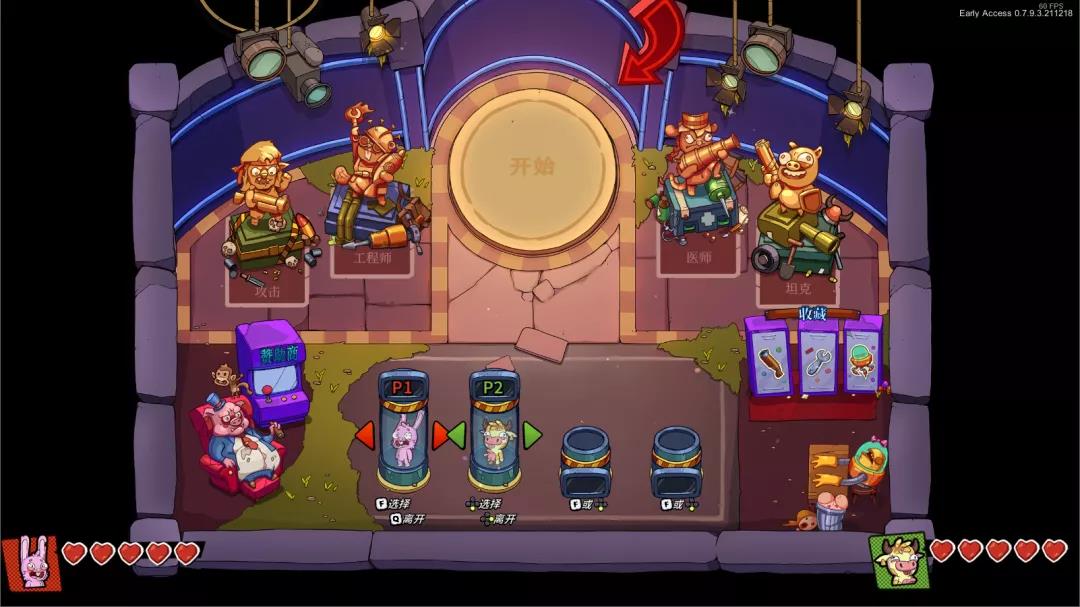This screenshot has width=1080, height=607.
Task: Click P2's green left arrow
Action: pos(457,435)
